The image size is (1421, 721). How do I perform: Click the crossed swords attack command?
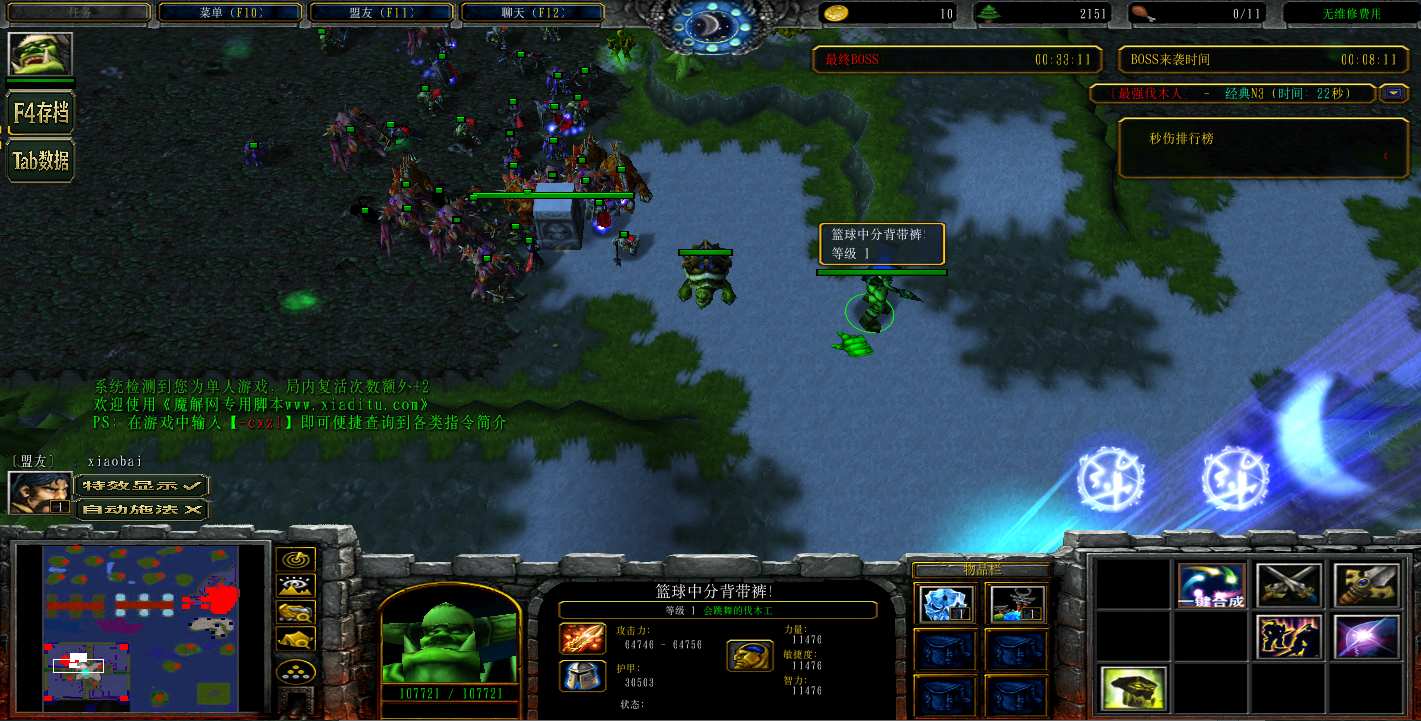click(x=1289, y=586)
